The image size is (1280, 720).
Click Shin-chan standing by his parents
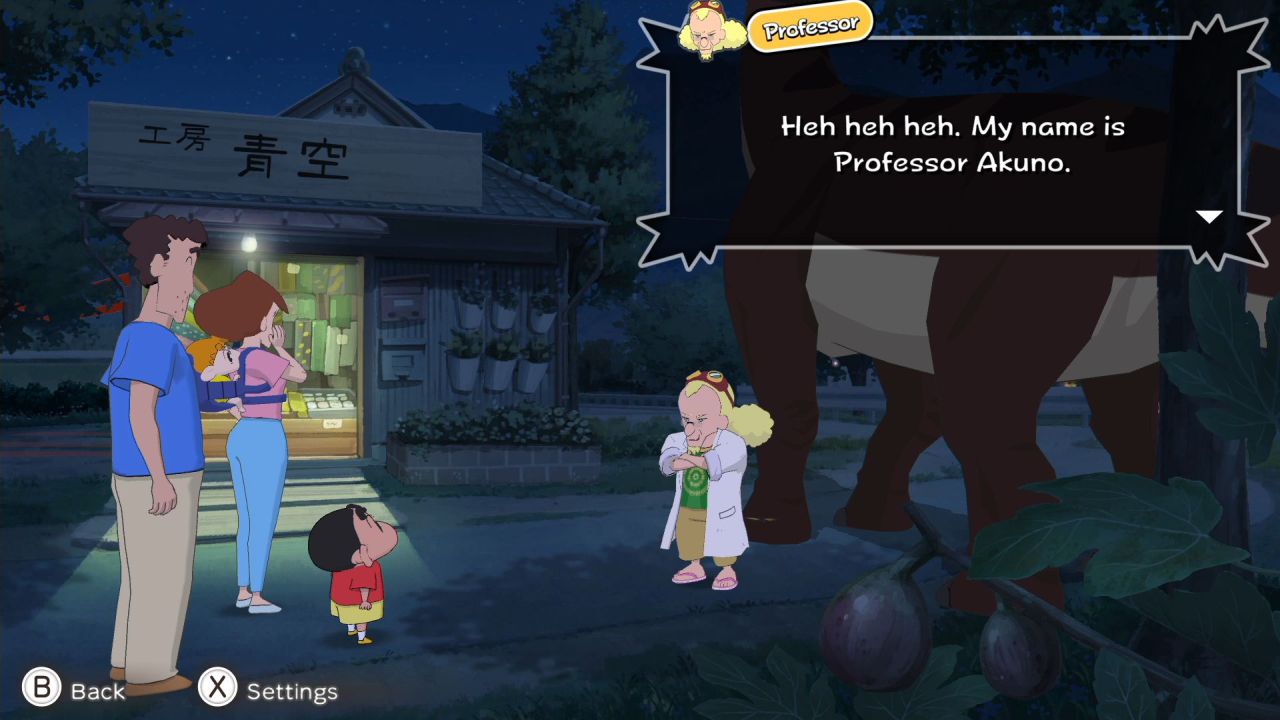[x=355, y=580]
